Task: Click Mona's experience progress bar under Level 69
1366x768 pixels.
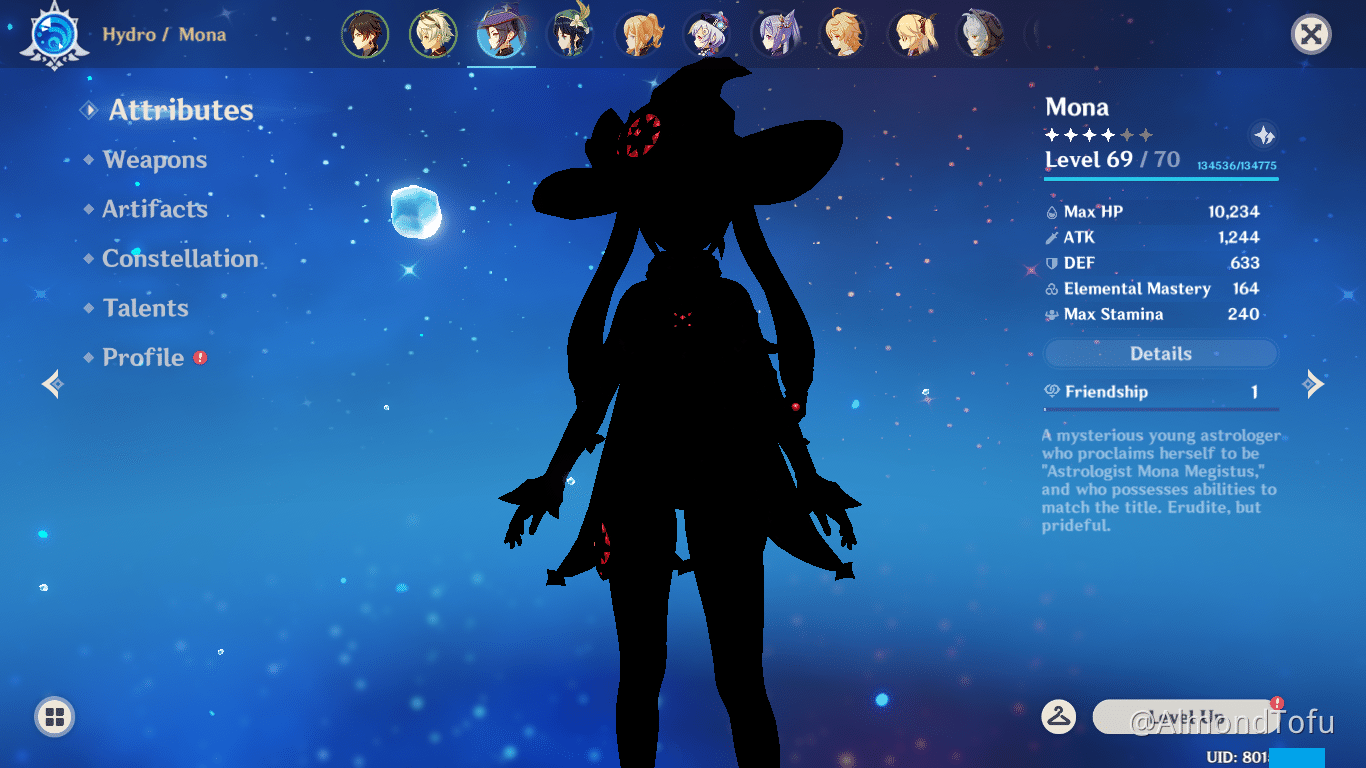Action: (1160, 180)
